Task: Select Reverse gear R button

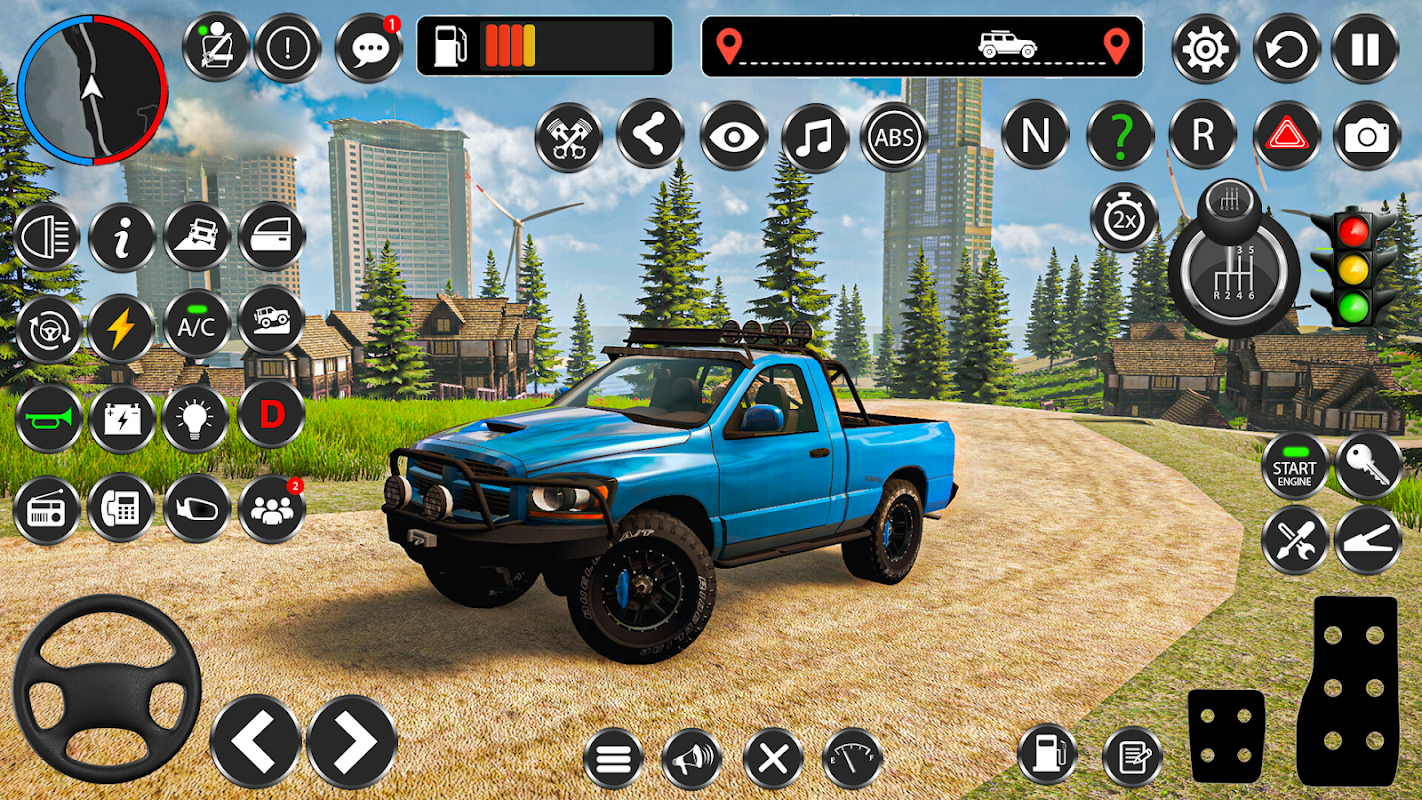Action: pyautogui.click(x=1202, y=135)
